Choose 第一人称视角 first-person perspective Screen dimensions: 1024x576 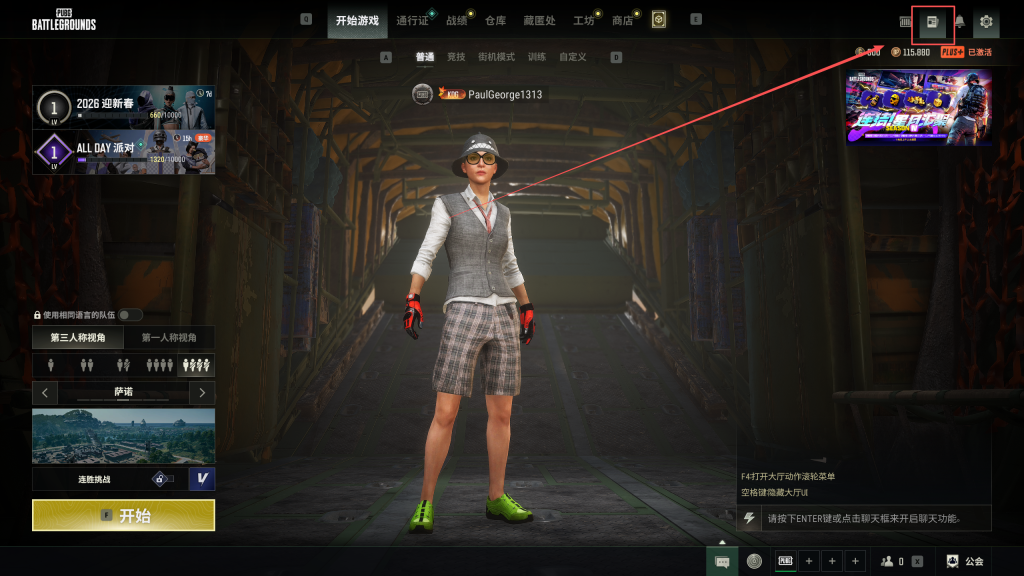[x=169, y=338]
